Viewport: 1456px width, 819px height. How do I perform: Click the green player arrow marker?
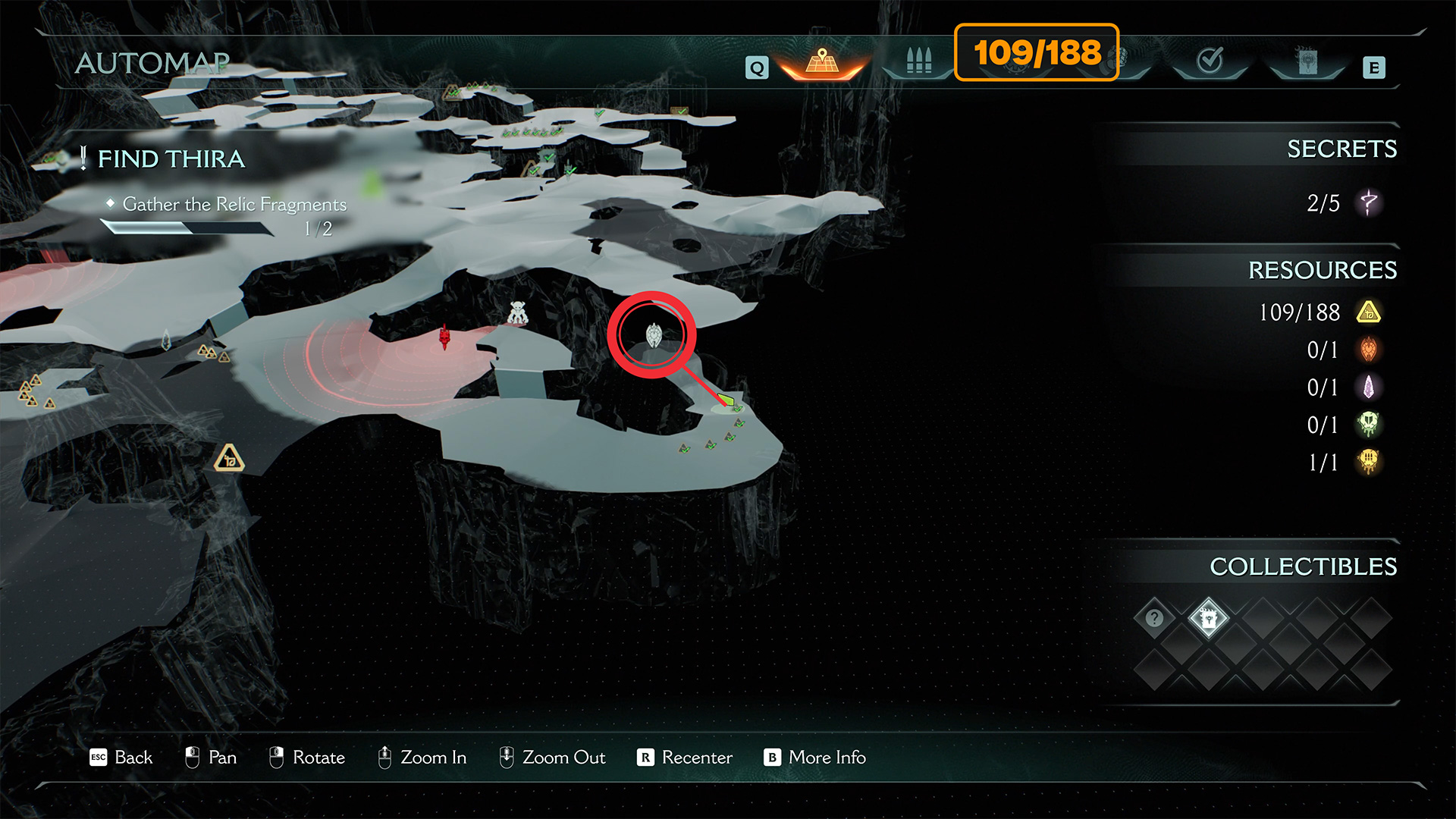[x=726, y=399]
